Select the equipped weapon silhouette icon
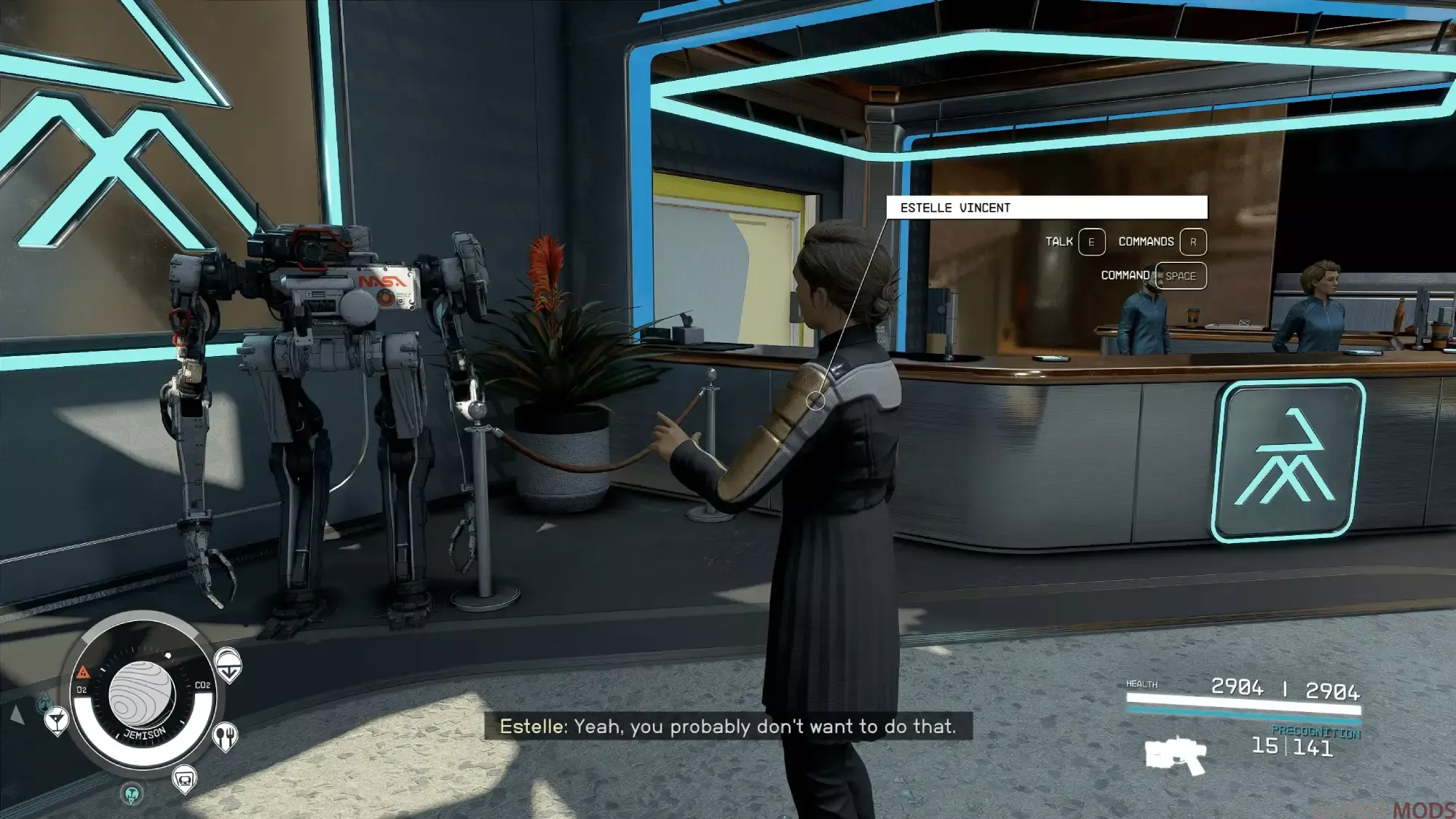The image size is (1456, 819). point(1175,755)
